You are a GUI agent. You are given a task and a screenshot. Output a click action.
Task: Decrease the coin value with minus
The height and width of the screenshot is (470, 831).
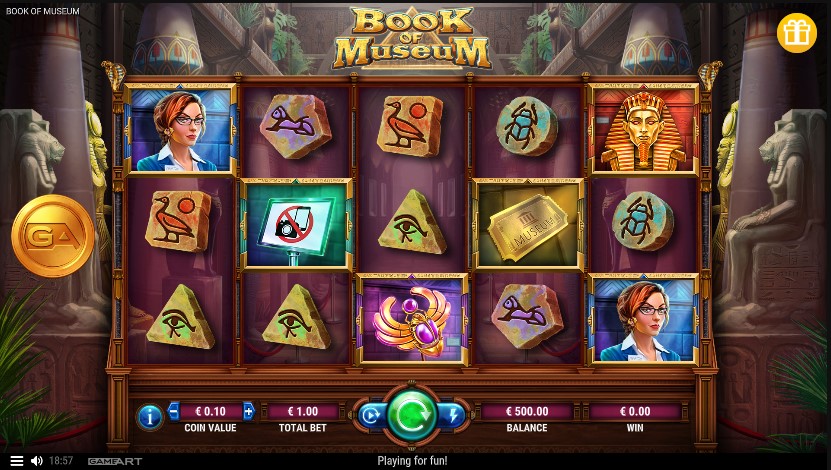(x=174, y=411)
